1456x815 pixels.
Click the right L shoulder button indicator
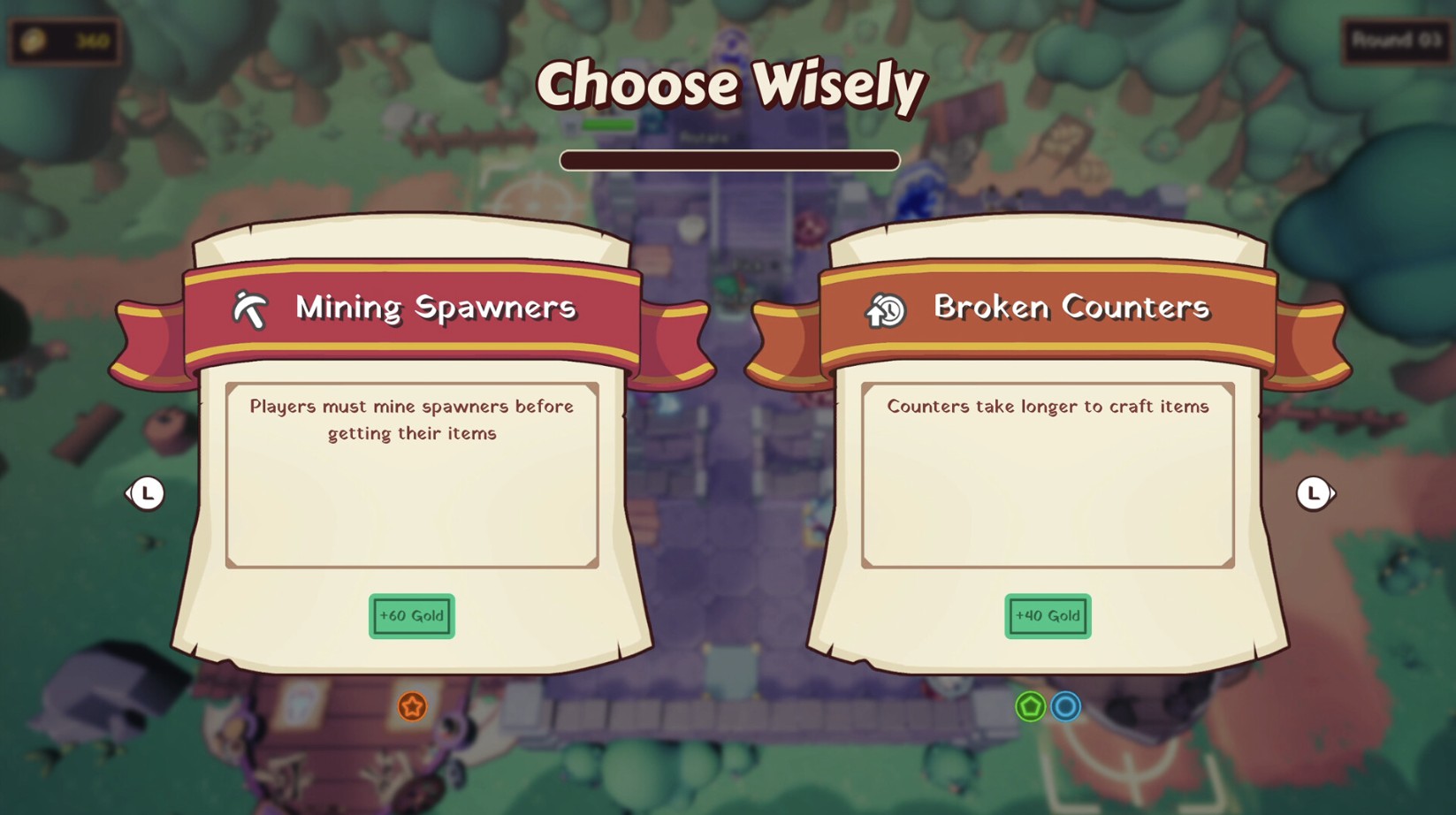[1315, 493]
